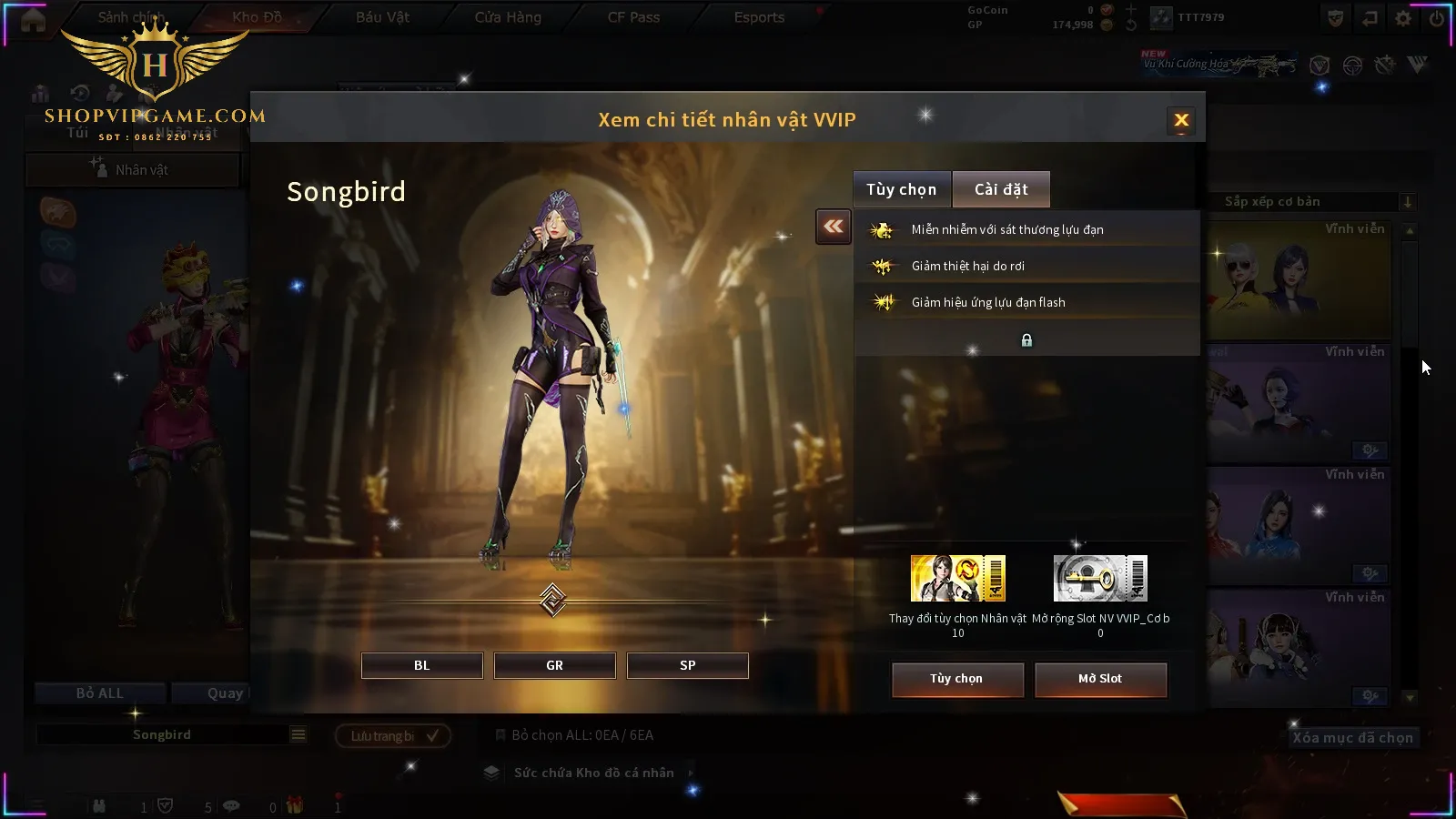Select the character option change ticket icon
1456x819 pixels.
coord(957,579)
